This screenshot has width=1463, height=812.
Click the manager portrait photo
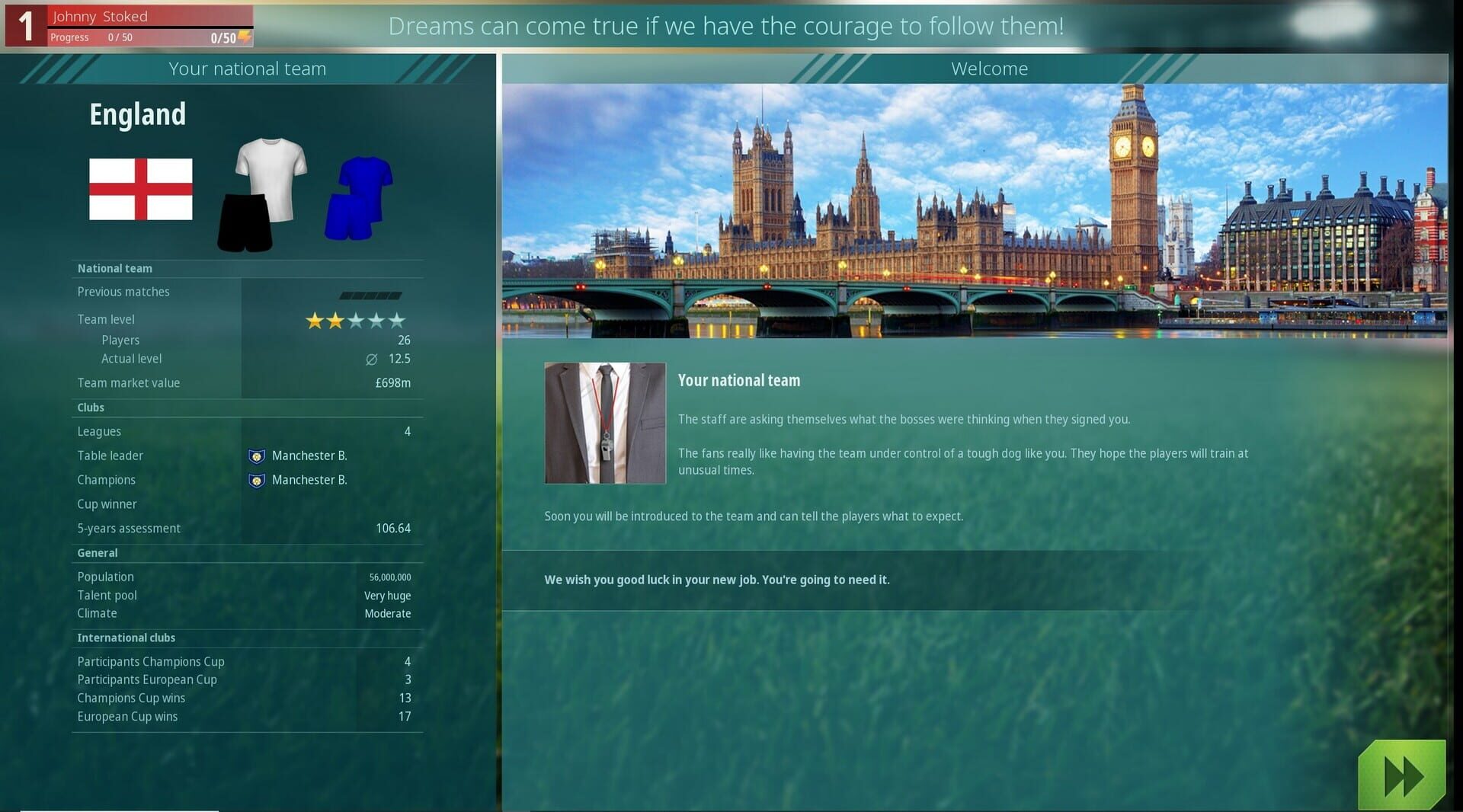[604, 423]
